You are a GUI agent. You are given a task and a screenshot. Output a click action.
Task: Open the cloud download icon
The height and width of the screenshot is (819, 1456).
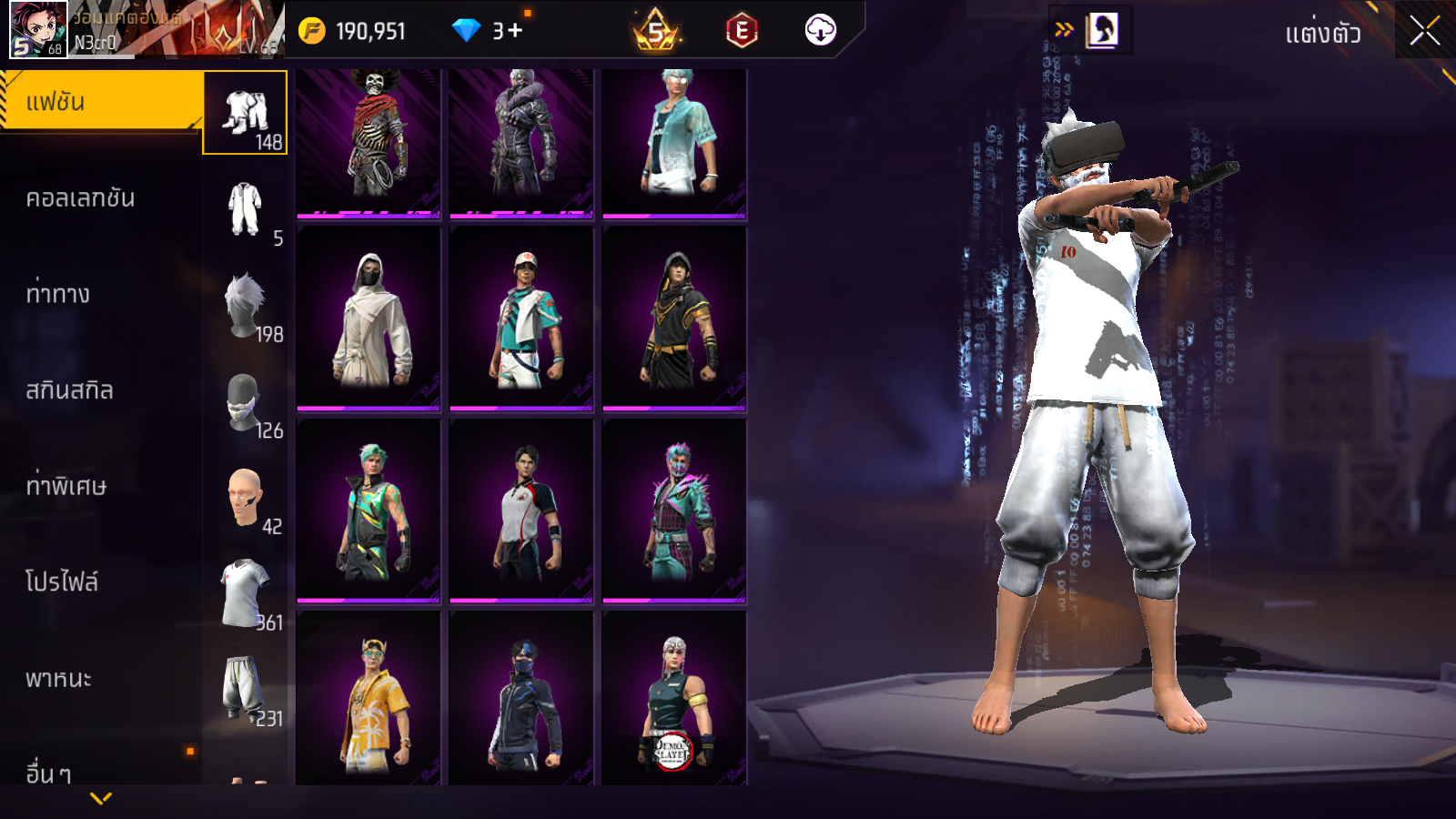point(820,30)
